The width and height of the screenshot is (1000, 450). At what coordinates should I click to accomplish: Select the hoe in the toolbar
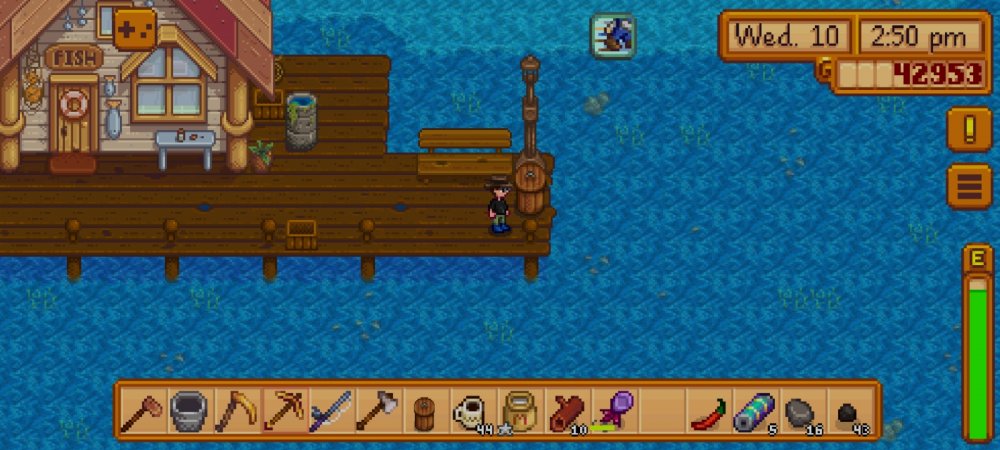[142, 411]
